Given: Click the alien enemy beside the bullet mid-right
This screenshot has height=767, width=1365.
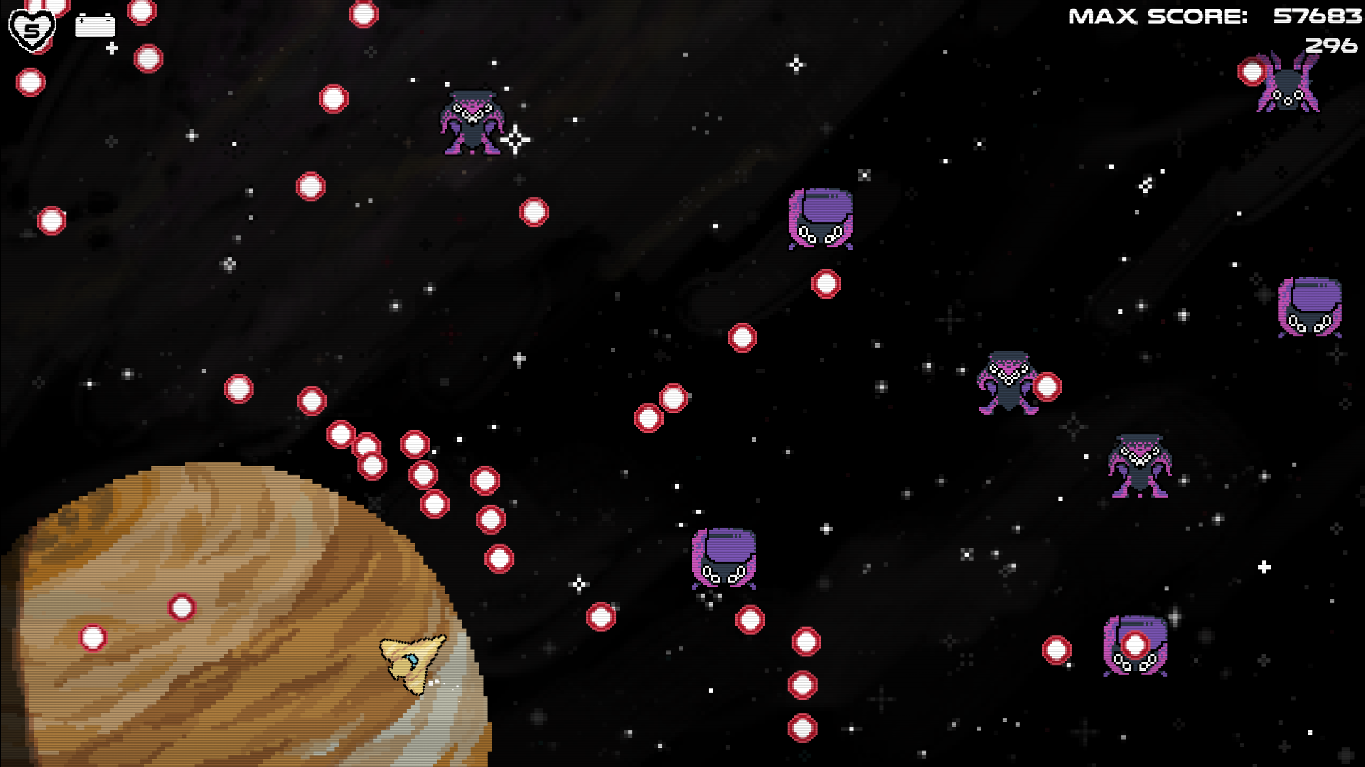Looking at the screenshot, I should click(x=1007, y=385).
